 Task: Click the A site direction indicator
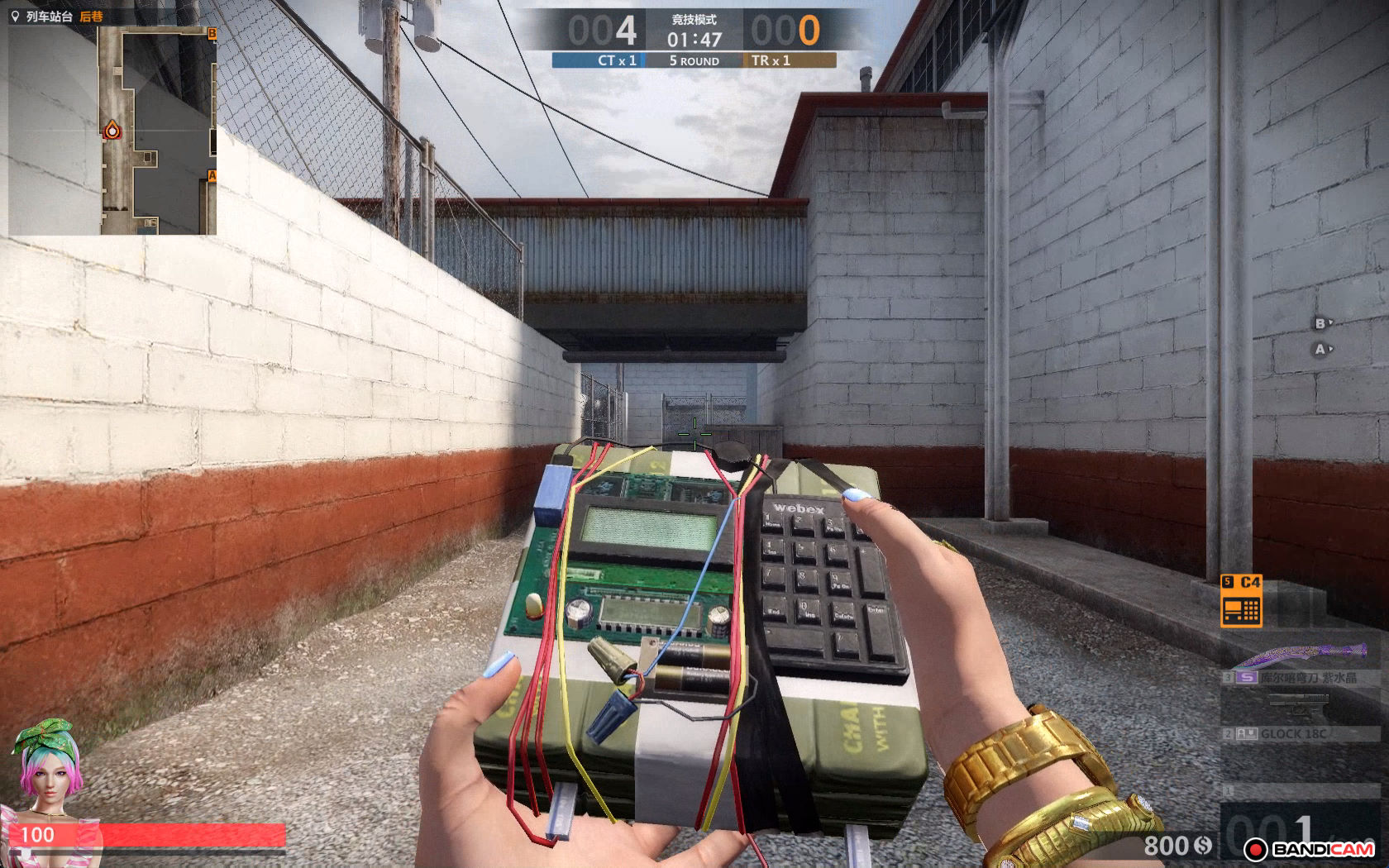point(1323,350)
